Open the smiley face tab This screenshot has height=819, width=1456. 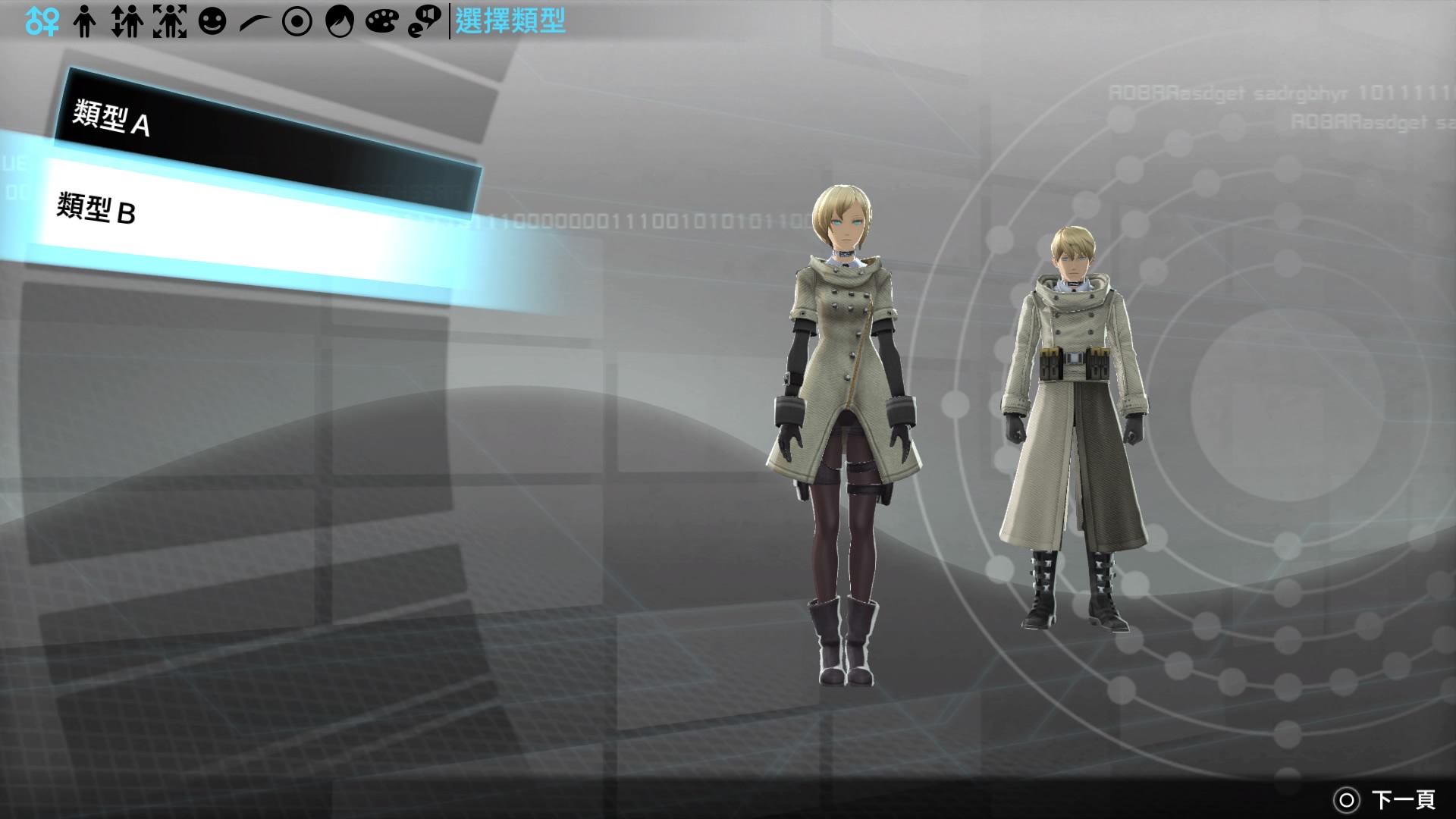(212, 21)
